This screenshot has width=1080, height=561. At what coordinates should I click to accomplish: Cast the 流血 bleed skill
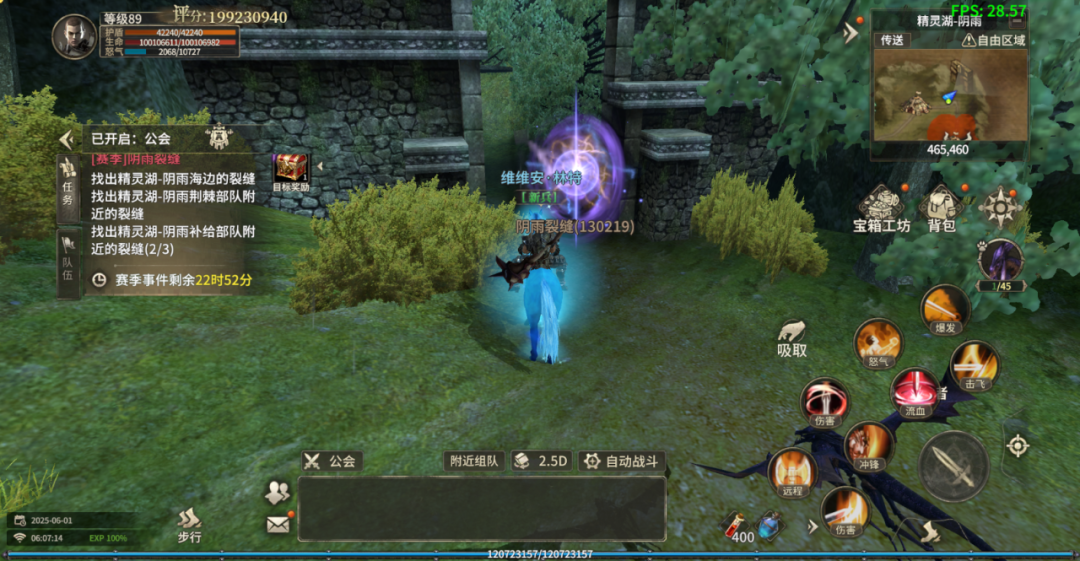point(914,391)
